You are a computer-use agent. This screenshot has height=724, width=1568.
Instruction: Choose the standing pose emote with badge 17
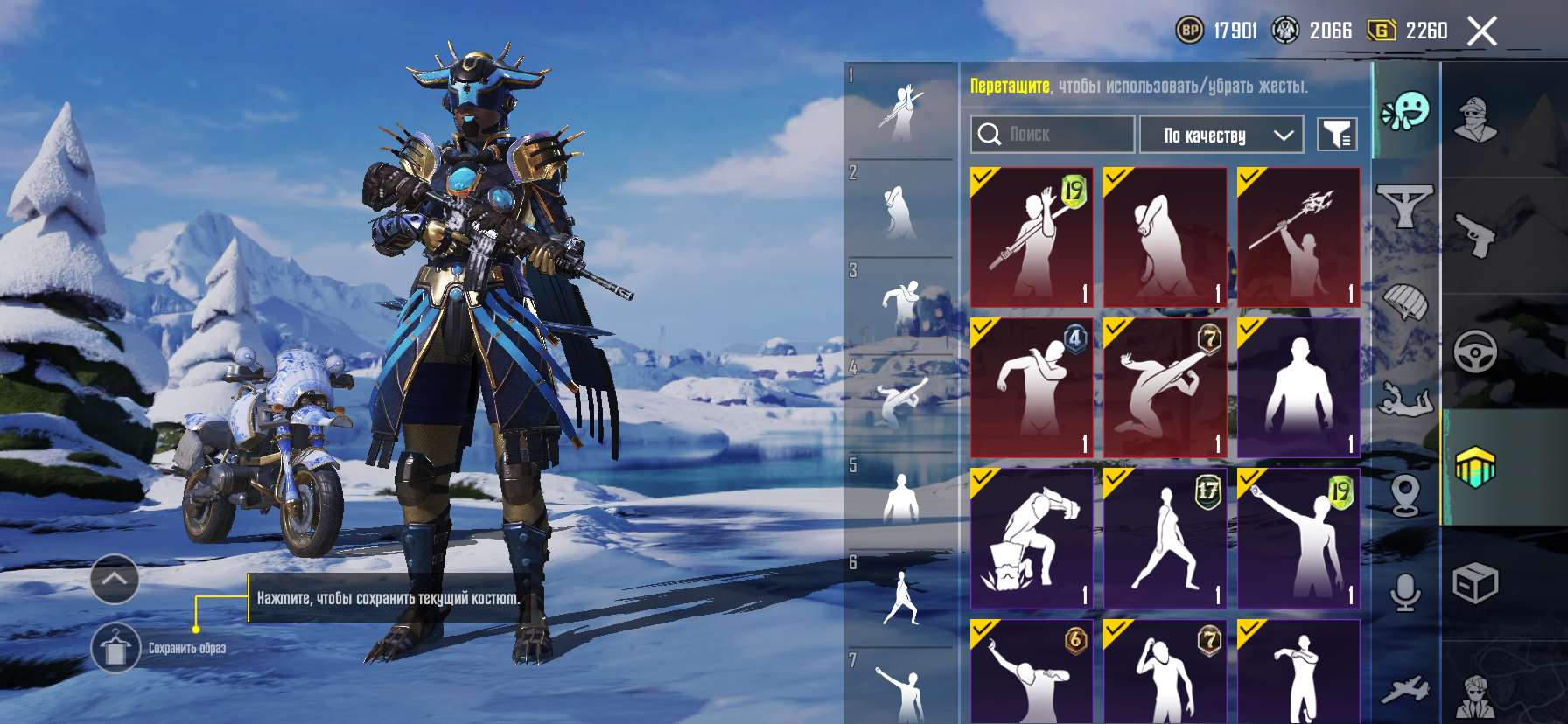pyautogui.click(x=1165, y=538)
